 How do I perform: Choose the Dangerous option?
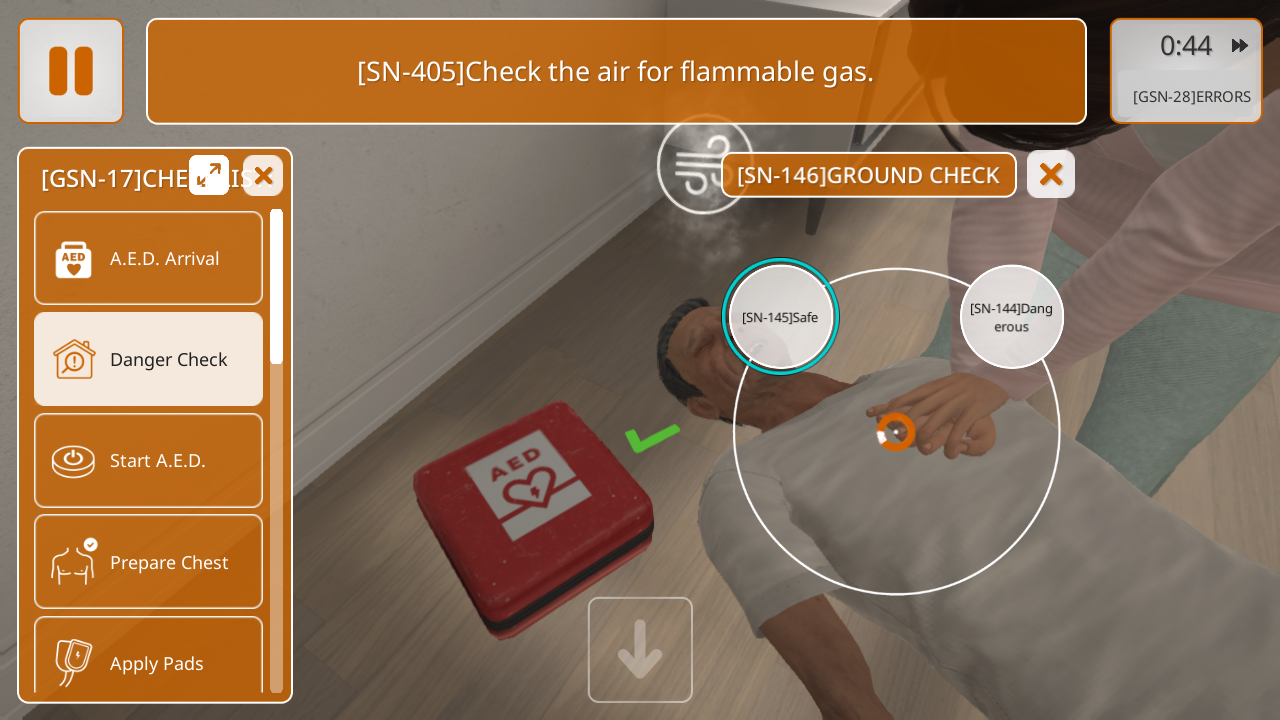(1011, 317)
